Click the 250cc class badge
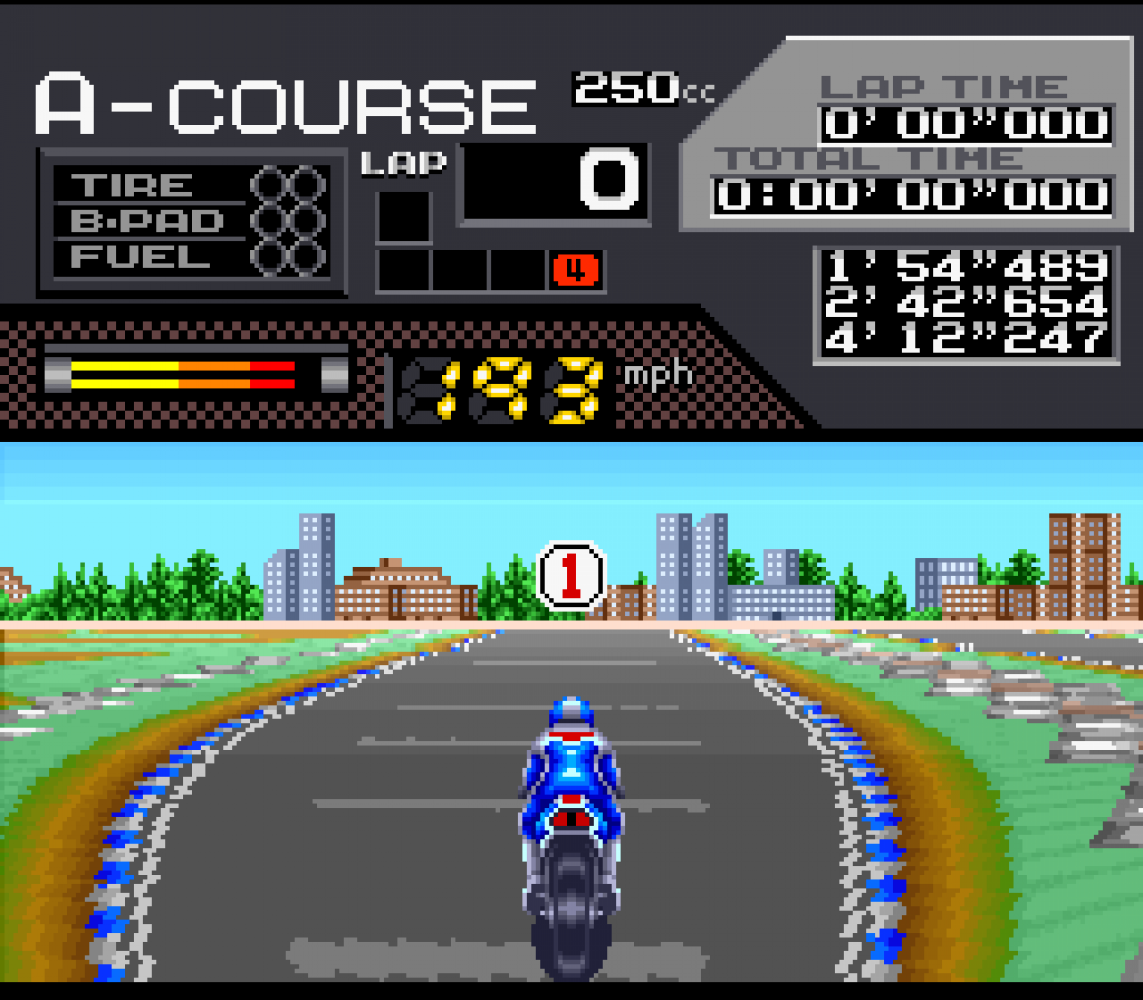Screen dimensions: 1143x1000 (x=642, y=89)
